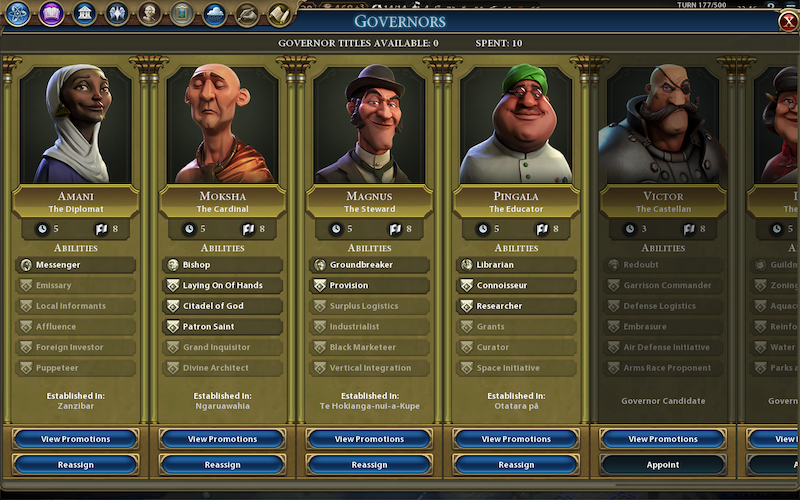Screen dimensions: 800x500
Task: Open the purple civics book icon
Action: [52, 14]
